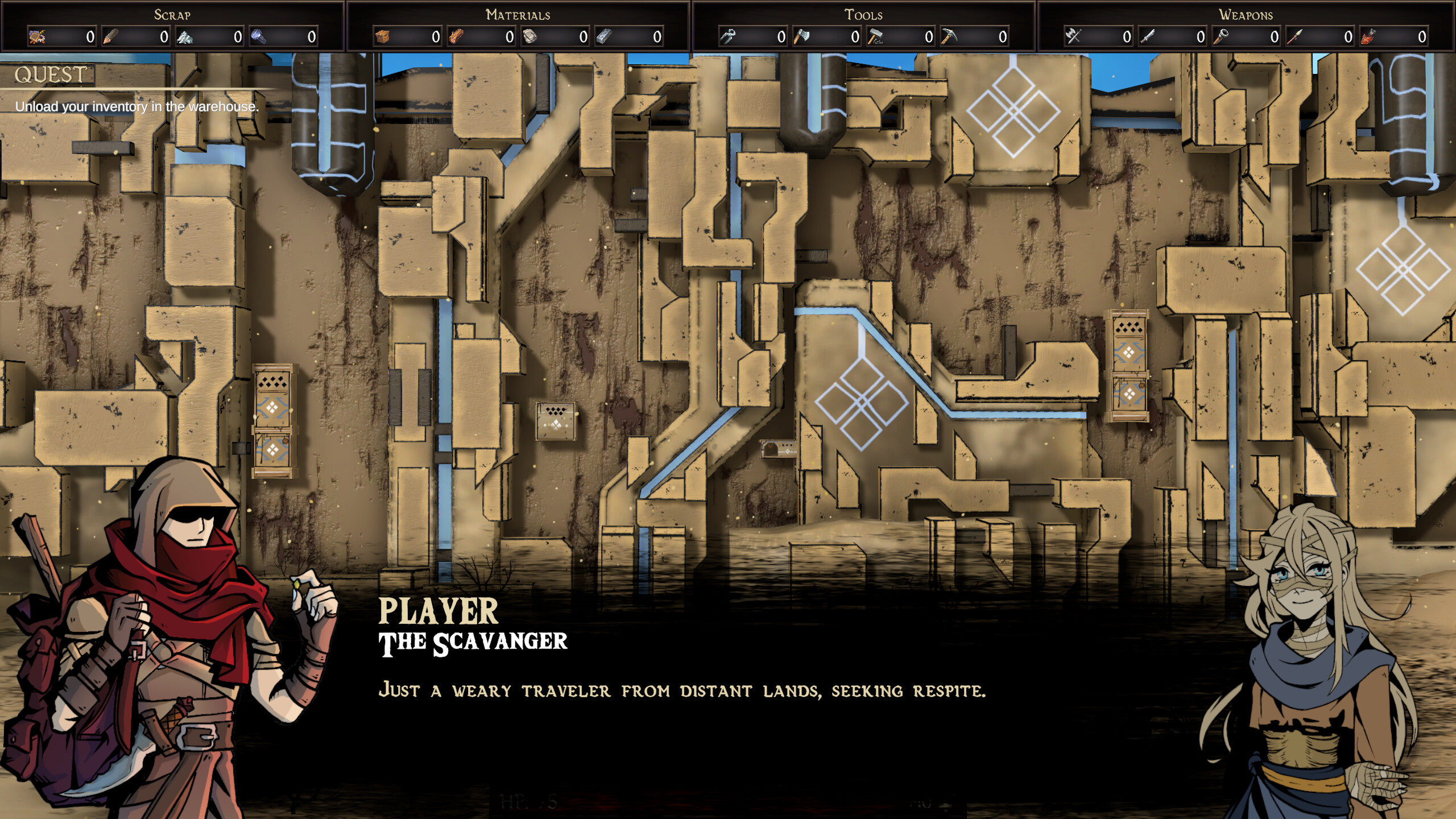Click the Weapons panel title
1456x819 pixels.
coord(1246,15)
